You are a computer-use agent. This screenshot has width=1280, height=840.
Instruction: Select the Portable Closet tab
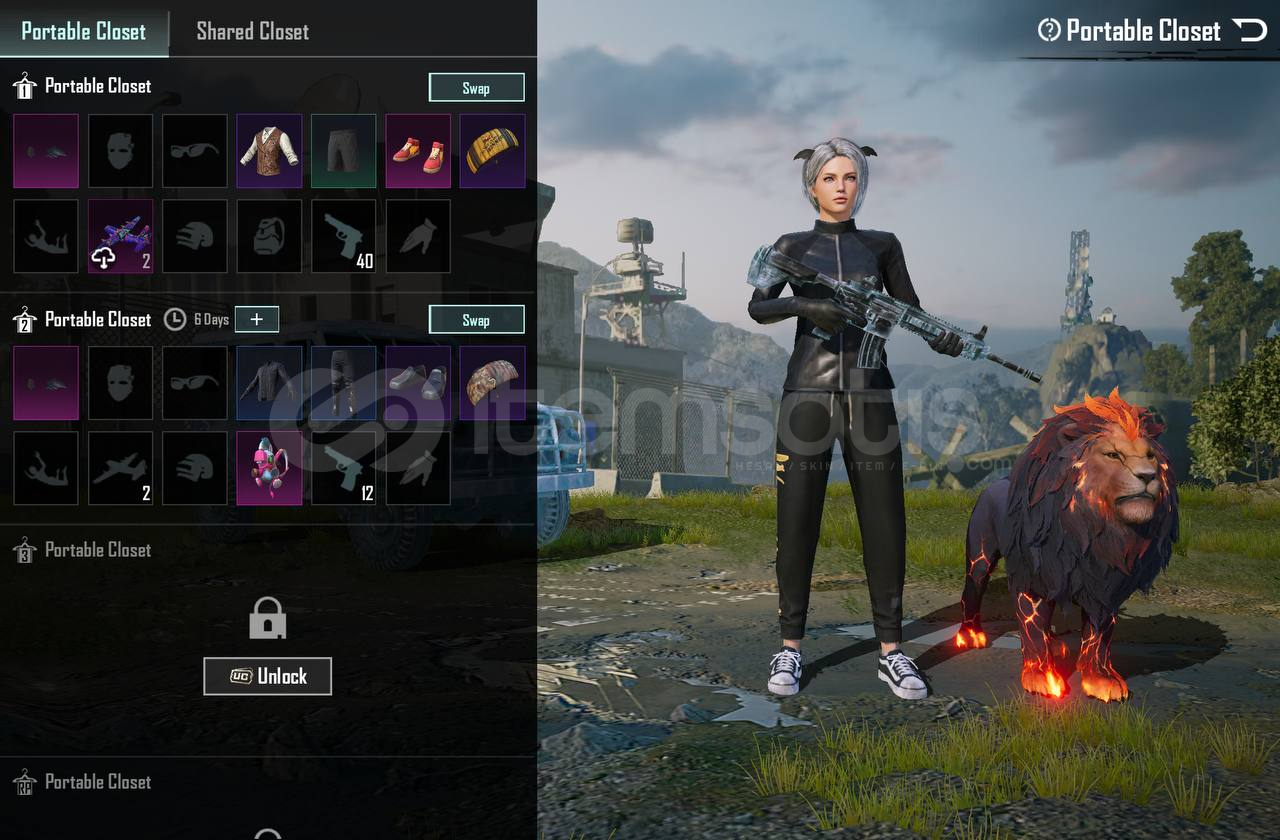[x=83, y=31]
